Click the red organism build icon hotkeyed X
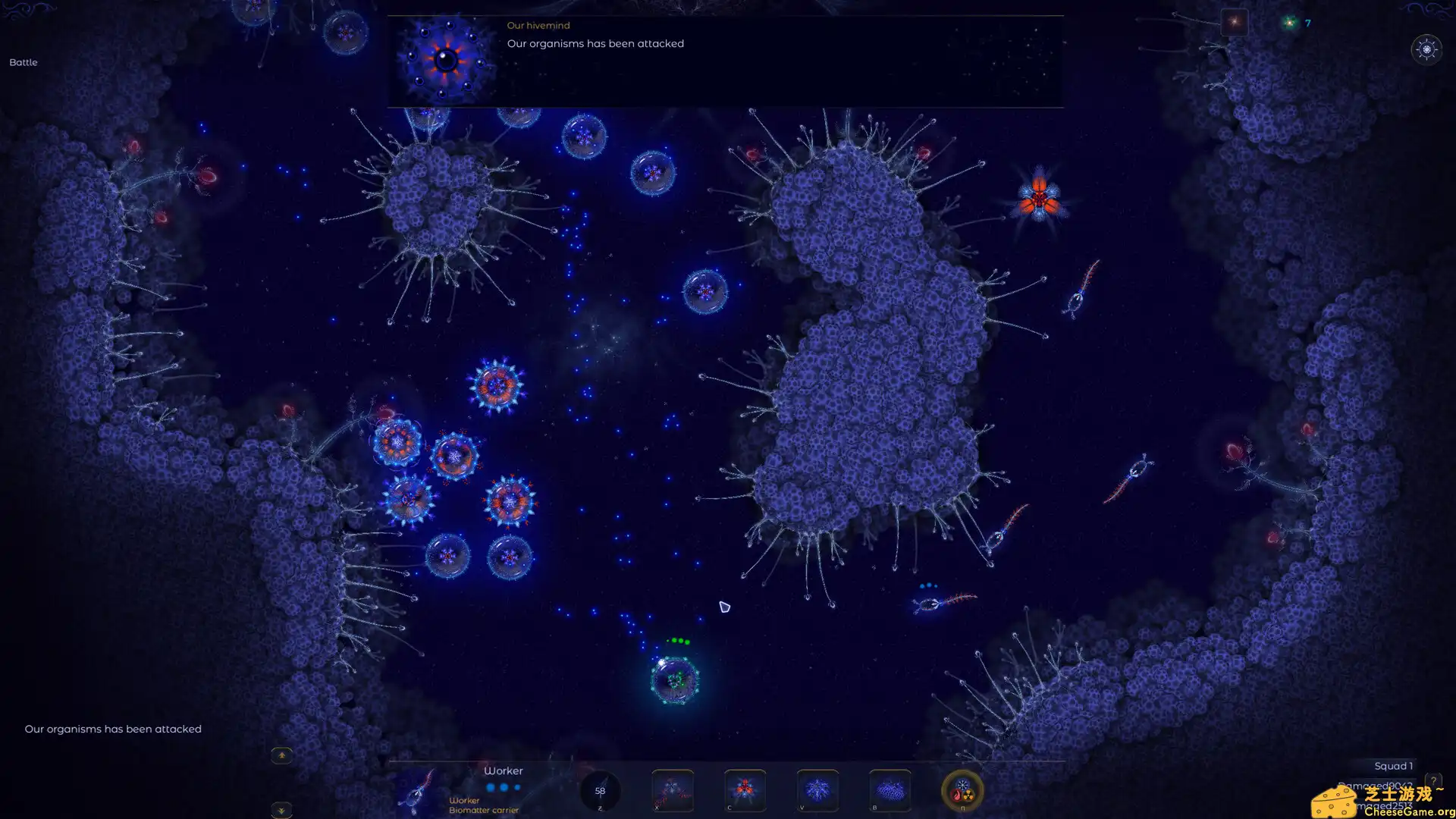 coord(672,791)
